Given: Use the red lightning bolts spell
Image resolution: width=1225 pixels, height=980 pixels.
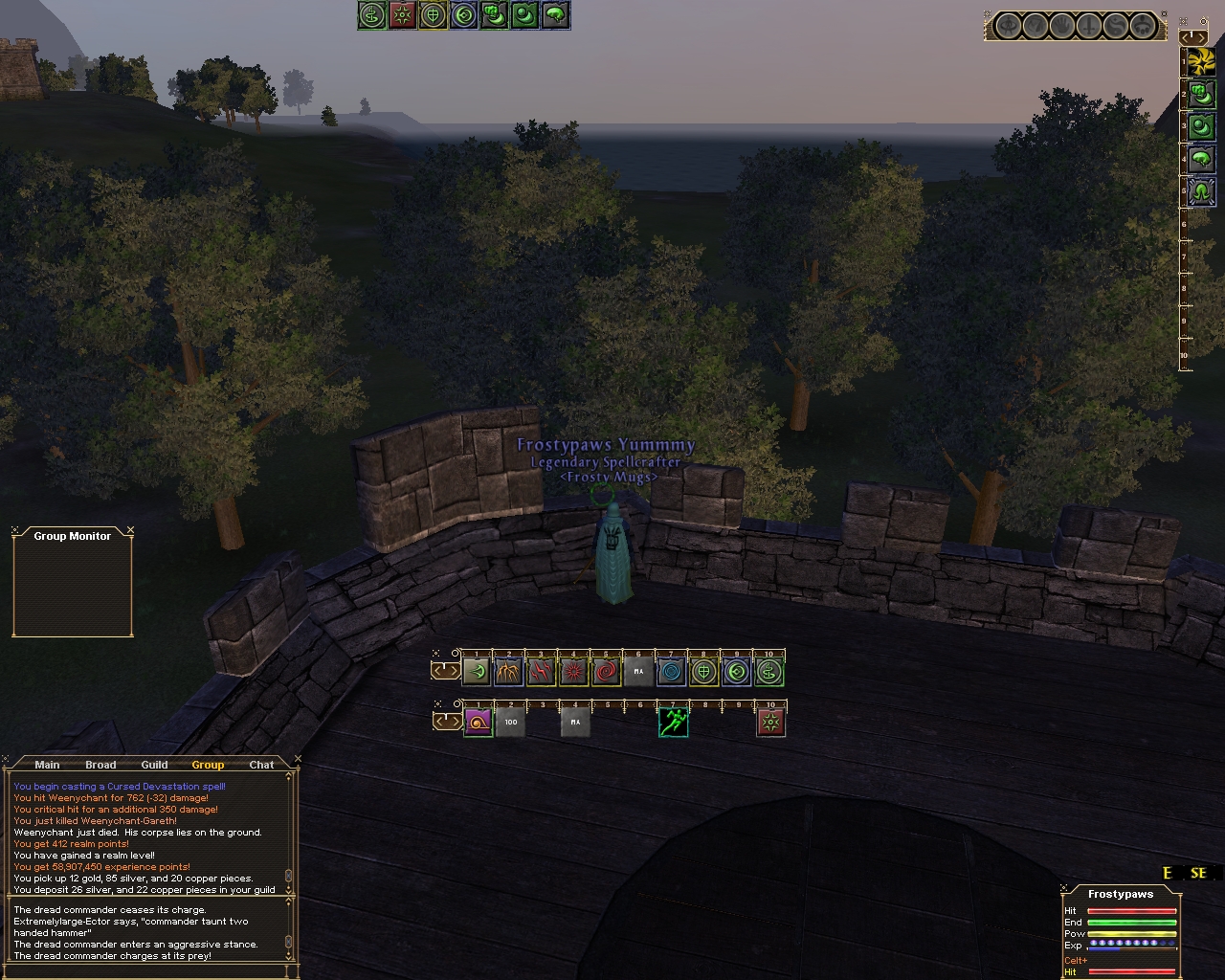Looking at the screenshot, I should click(542, 672).
